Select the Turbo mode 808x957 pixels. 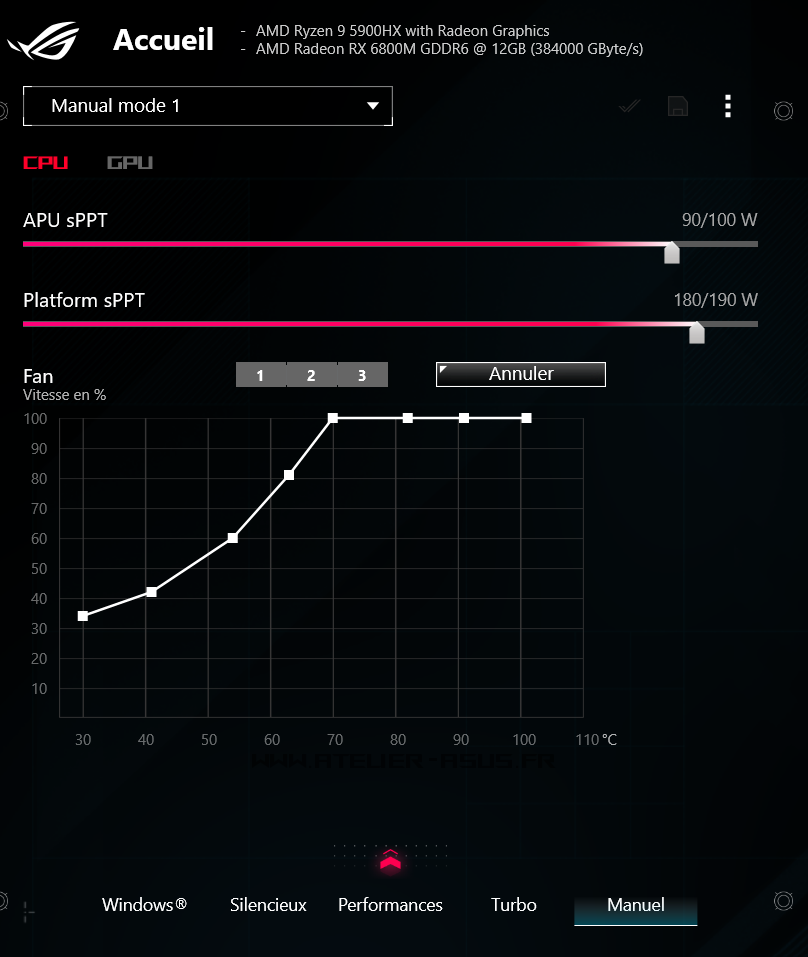[x=514, y=905]
